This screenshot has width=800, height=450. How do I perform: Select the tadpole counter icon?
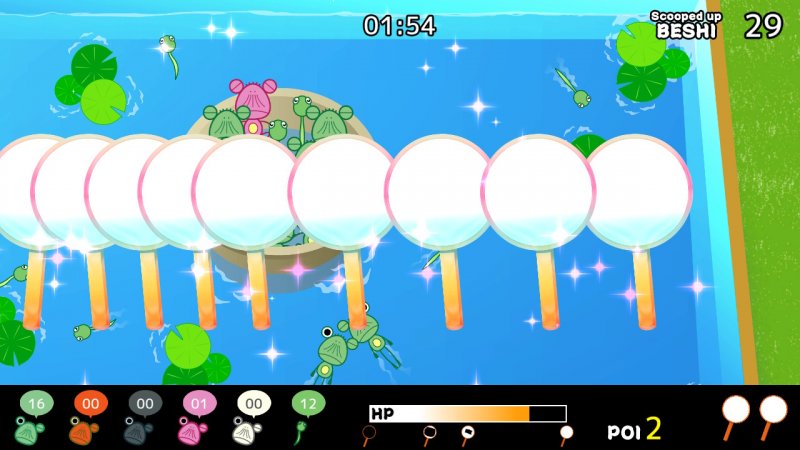(x=307, y=416)
